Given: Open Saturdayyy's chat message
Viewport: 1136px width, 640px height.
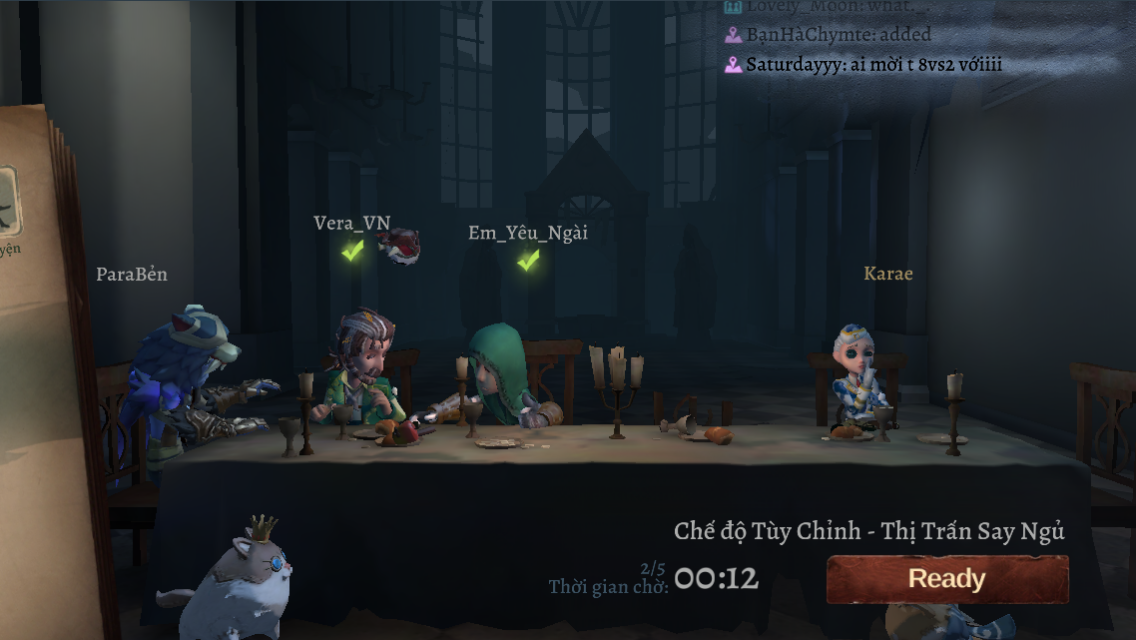Looking at the screenshot, I should tap(863, 65).
